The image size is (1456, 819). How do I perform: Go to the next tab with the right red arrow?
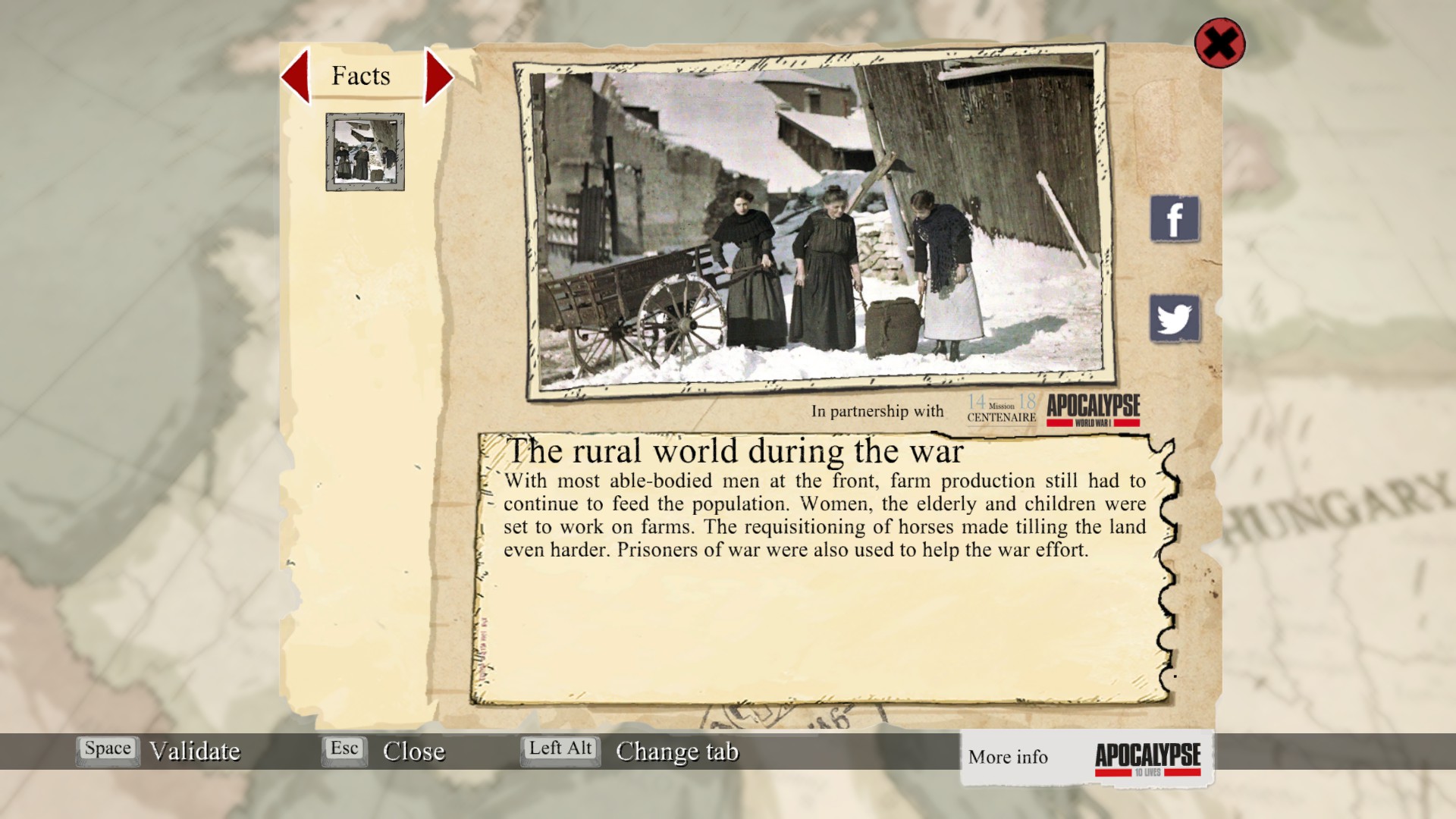coord(438,76)
